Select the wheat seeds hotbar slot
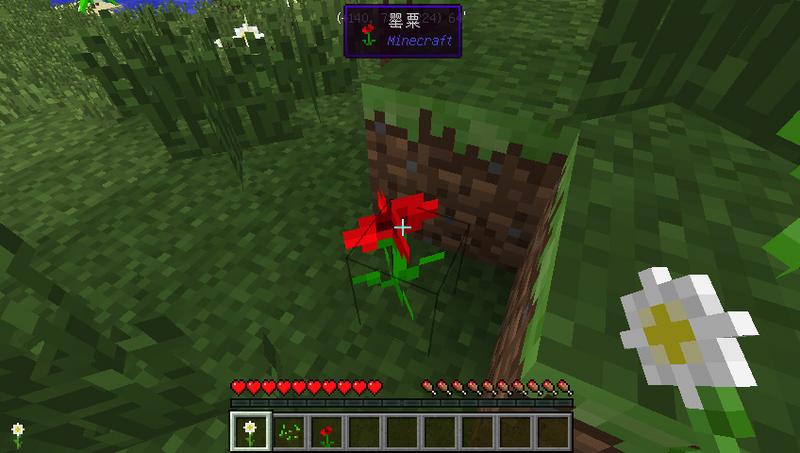800x453 pixels. [x=290, y=431]
